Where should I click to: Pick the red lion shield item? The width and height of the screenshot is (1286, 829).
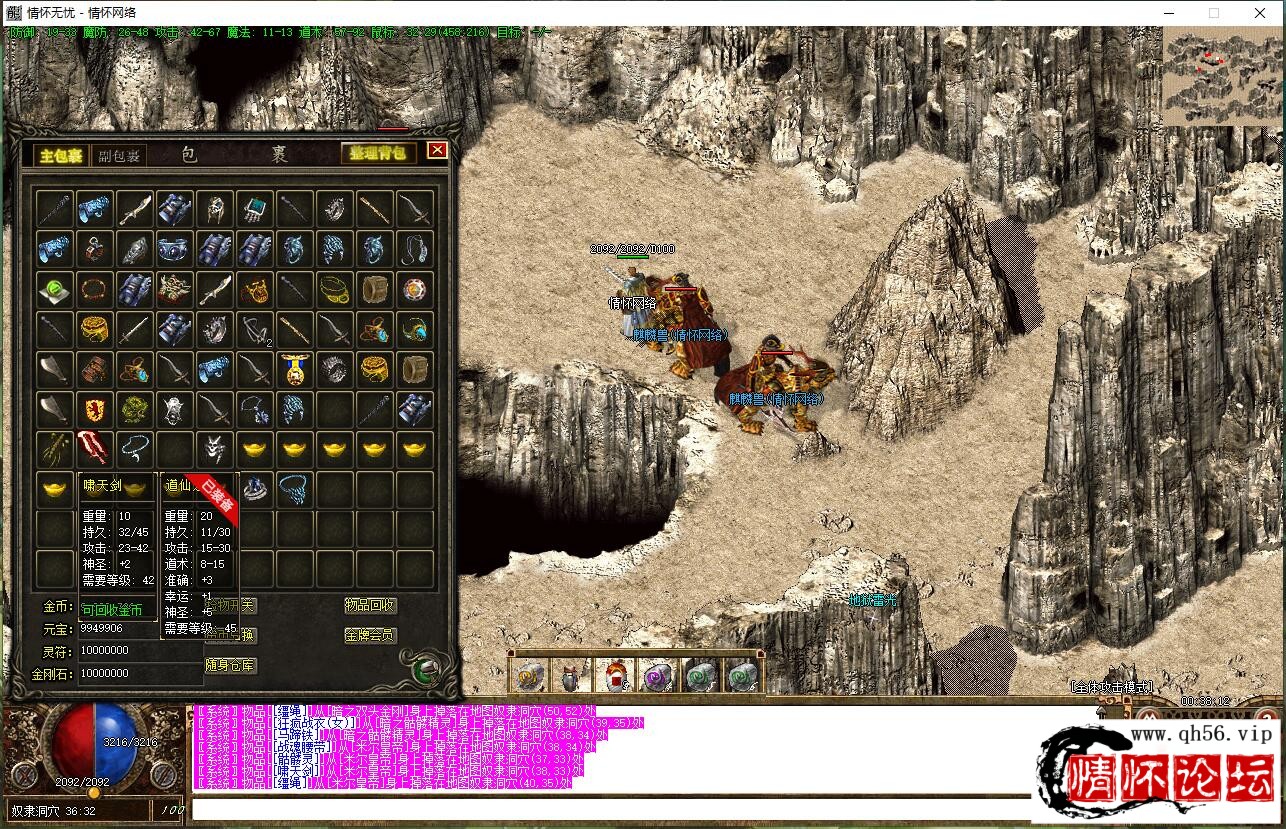point(94,409)
